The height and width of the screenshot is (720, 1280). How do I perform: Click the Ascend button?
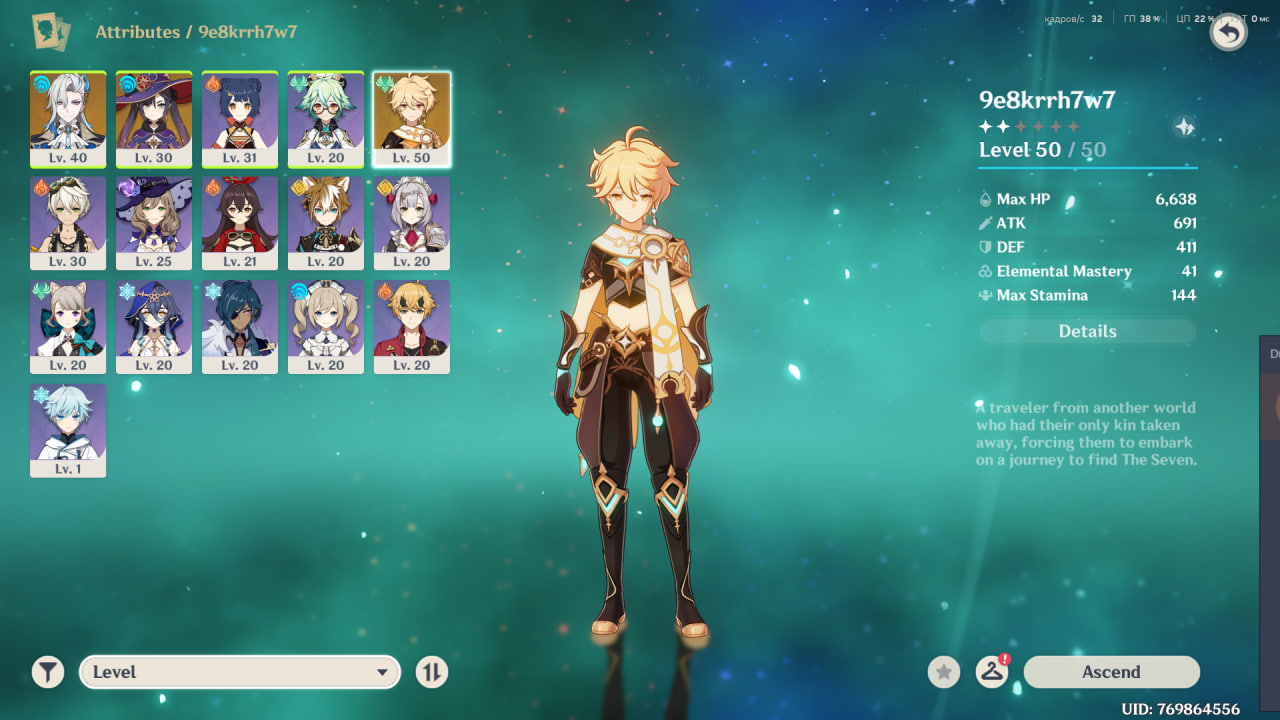[1111, 672]
